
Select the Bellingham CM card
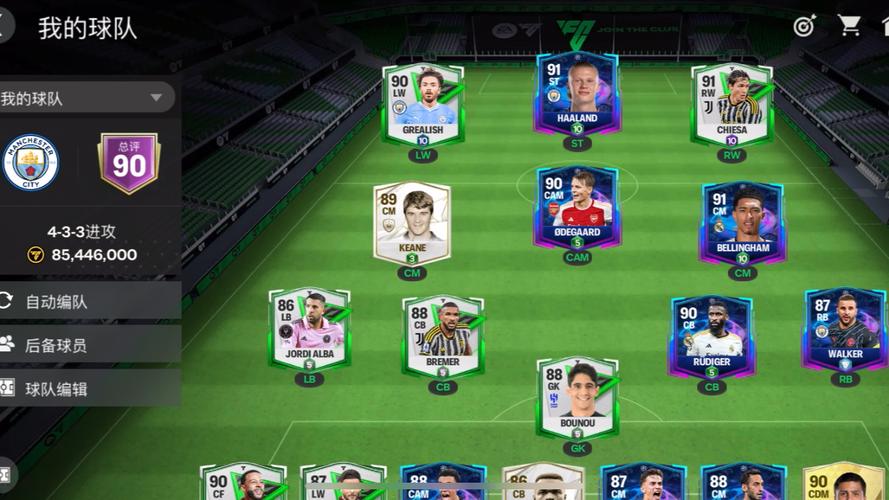point(742,222)
